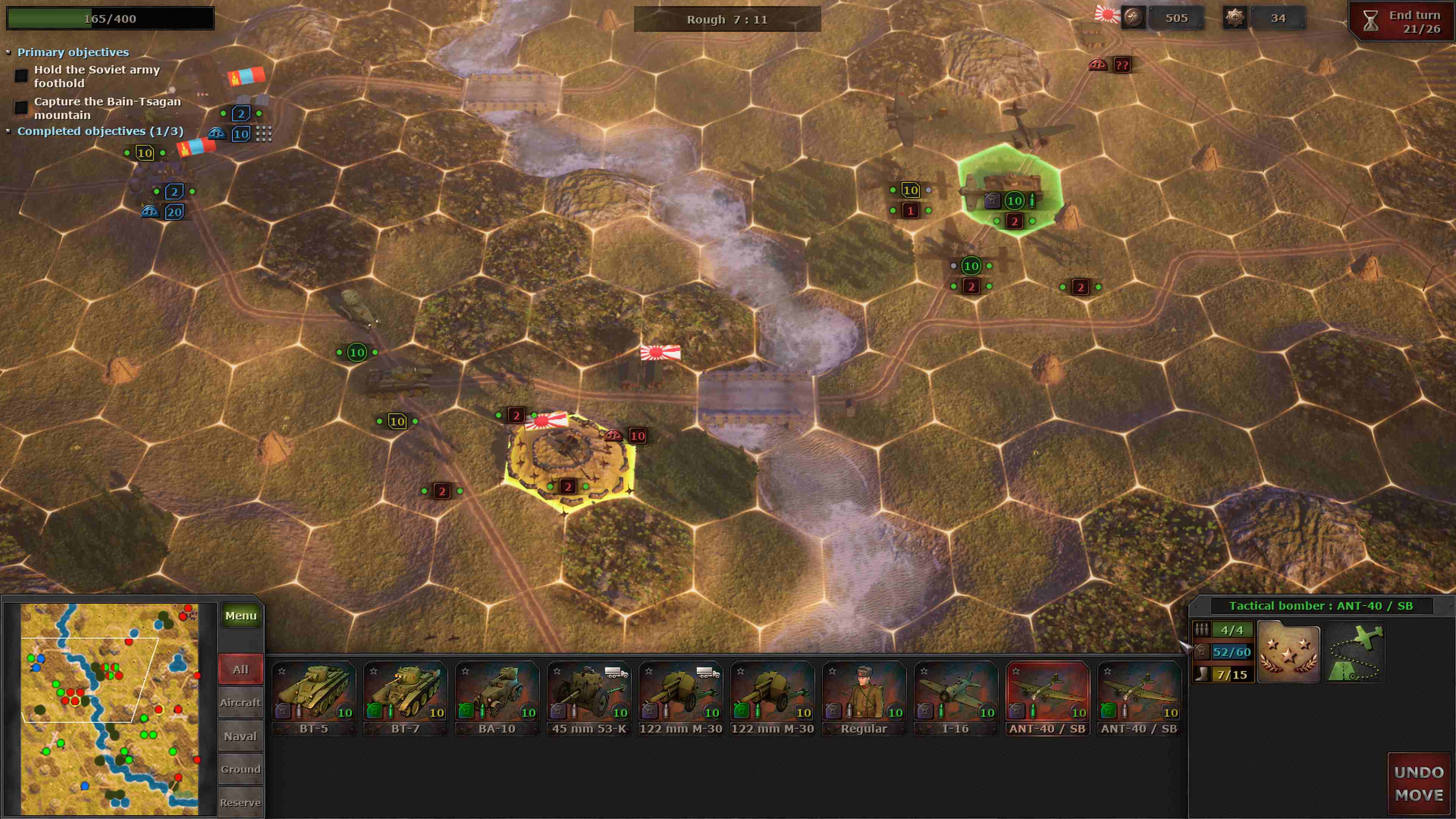Collapse the Completed objectives list
The width and height of the screenshot is (1456, 819).
pyautogui.click(x=8, y=130)
